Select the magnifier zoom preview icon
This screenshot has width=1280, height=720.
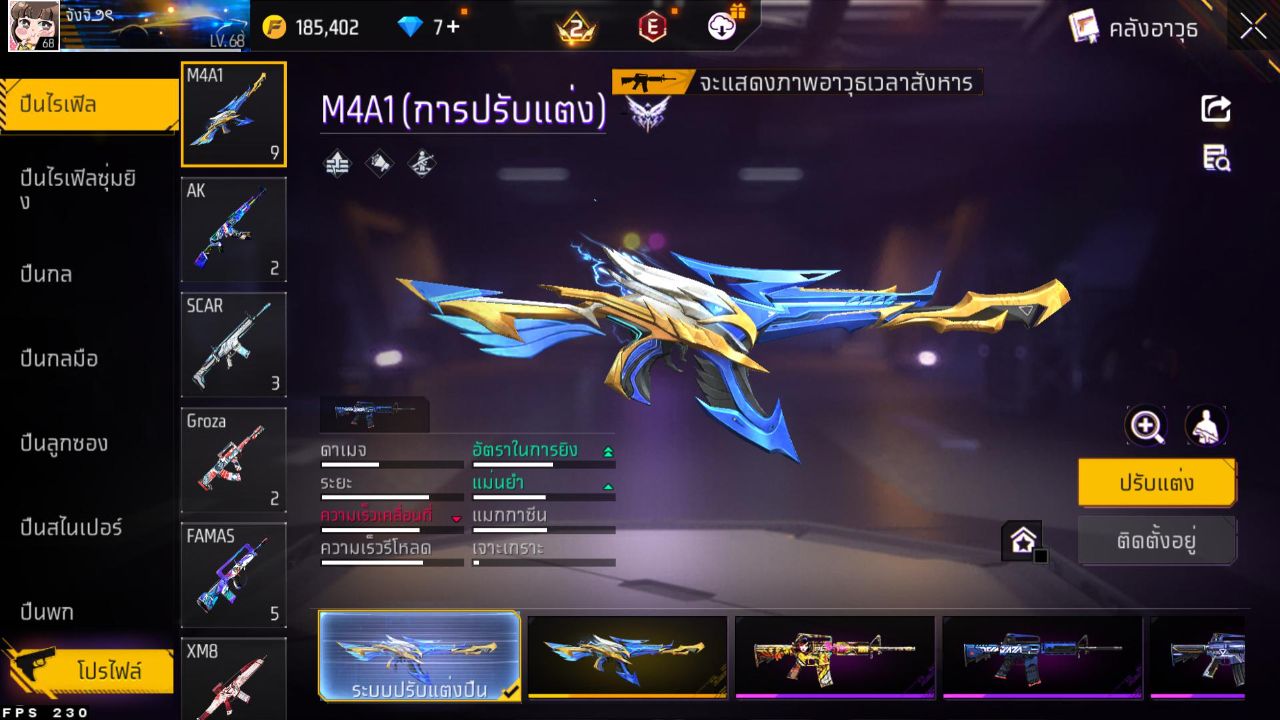1146,426
